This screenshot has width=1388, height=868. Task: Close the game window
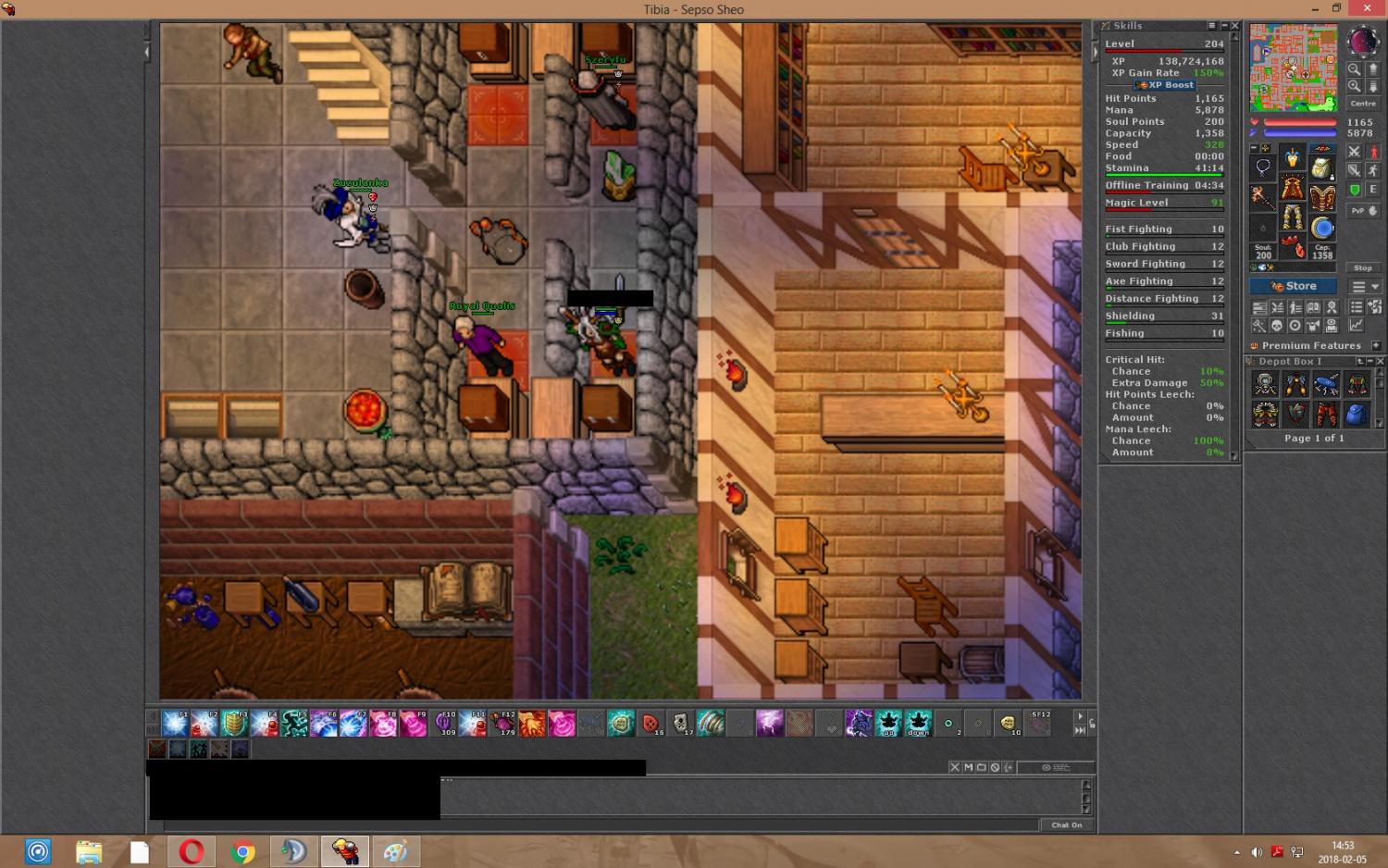(1366, 8)
